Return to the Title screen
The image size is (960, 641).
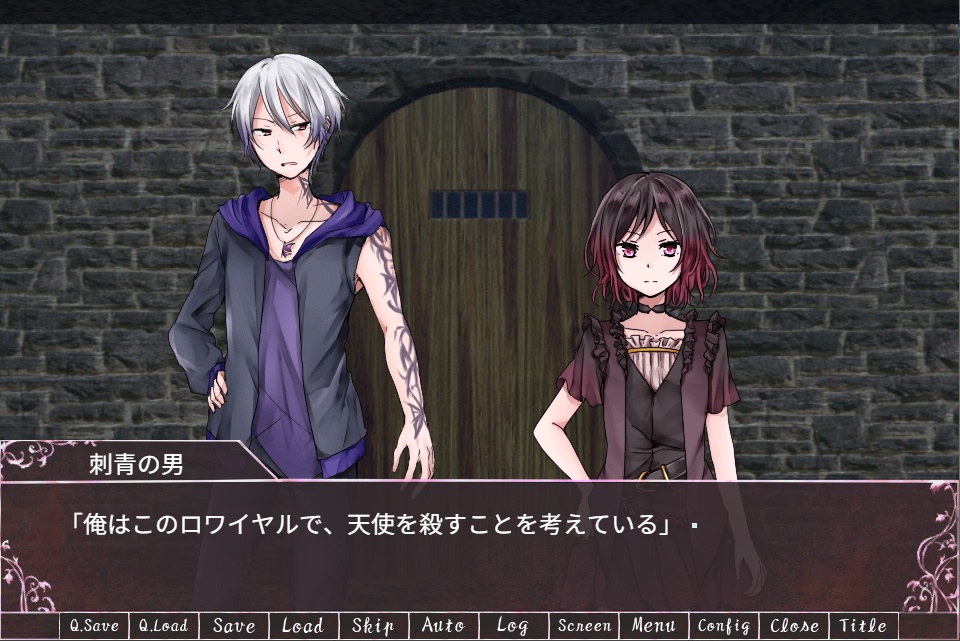tap(863, 626)
